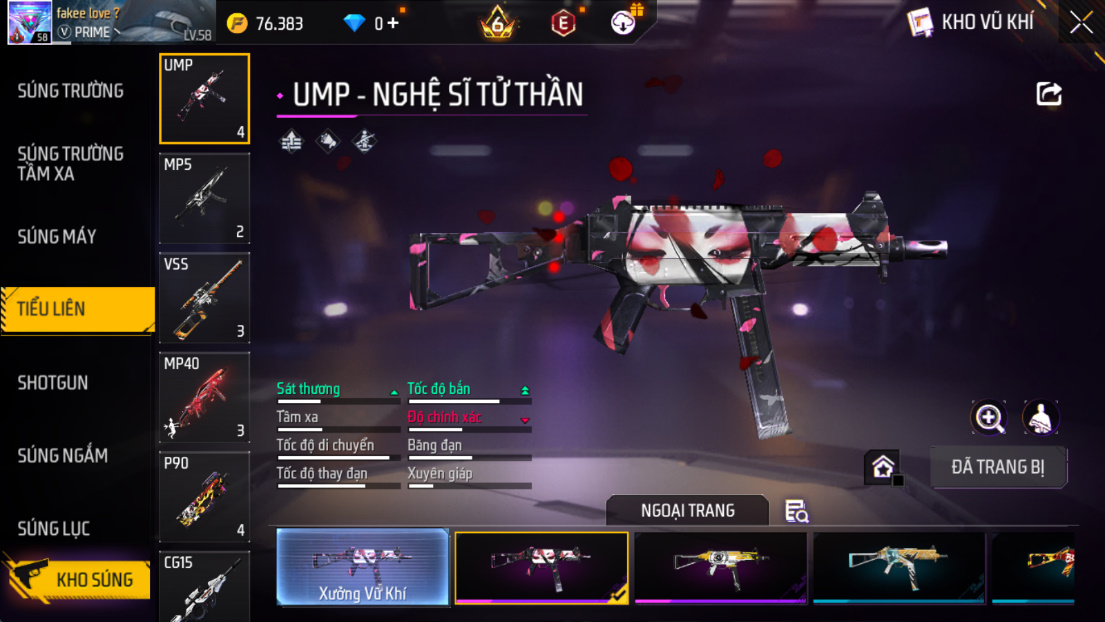Choose the Shotgun weapon category
The height and width of the screenshot is (622, 1105).
tap(53, 383)
